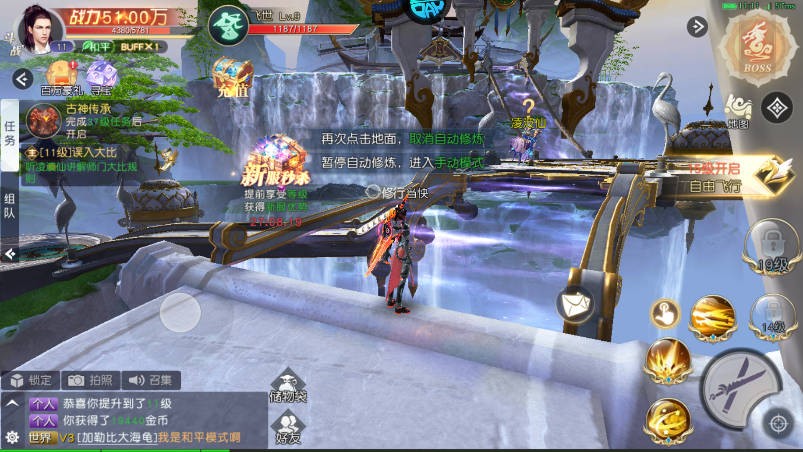Image resolution: width=803 pixels, height=452 pixels.
Task: Open the 新服秒杀 new-server sale event
Action: pyautogui.click(x=277, y=167)
